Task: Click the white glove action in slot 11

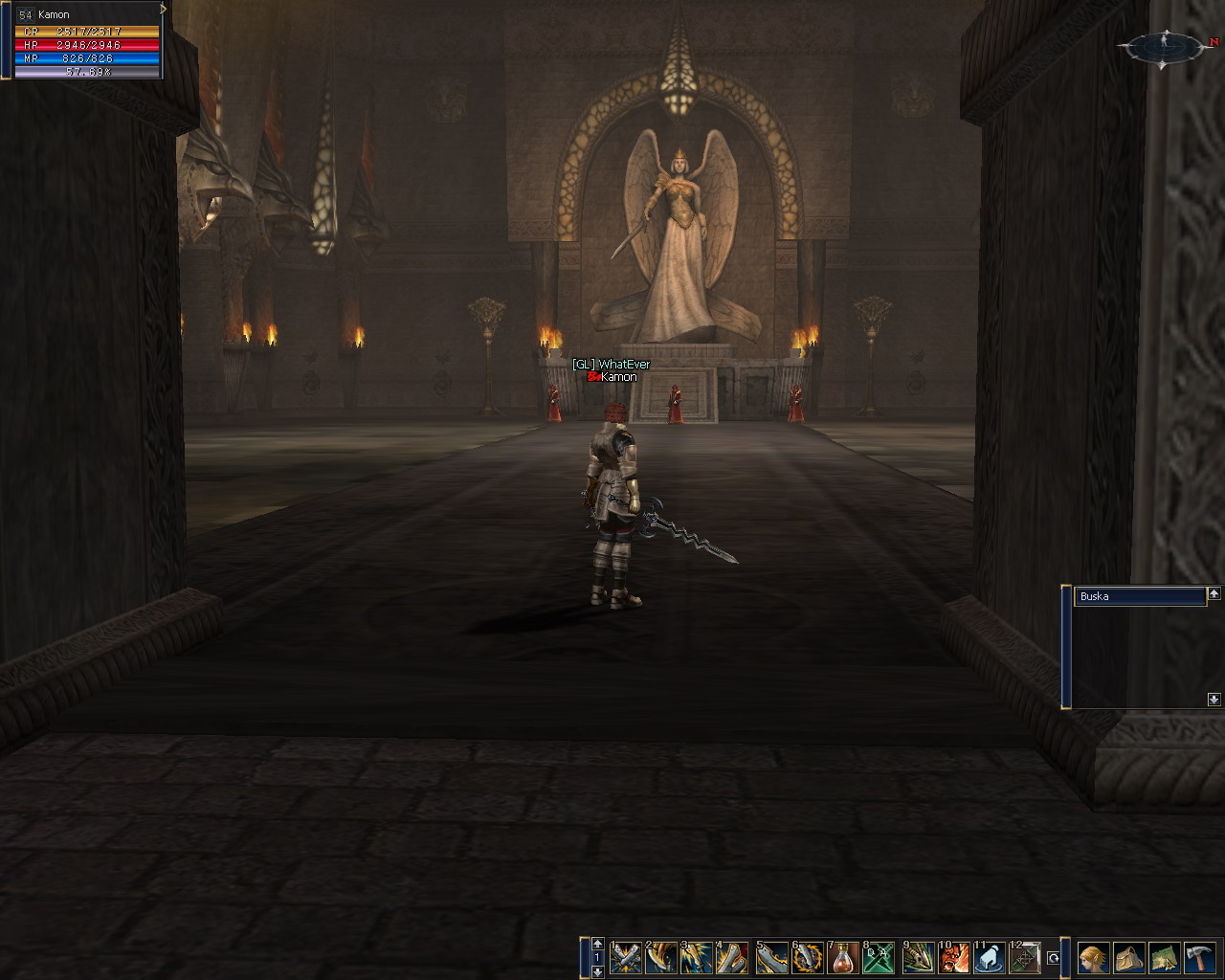Action: (990, 957)
